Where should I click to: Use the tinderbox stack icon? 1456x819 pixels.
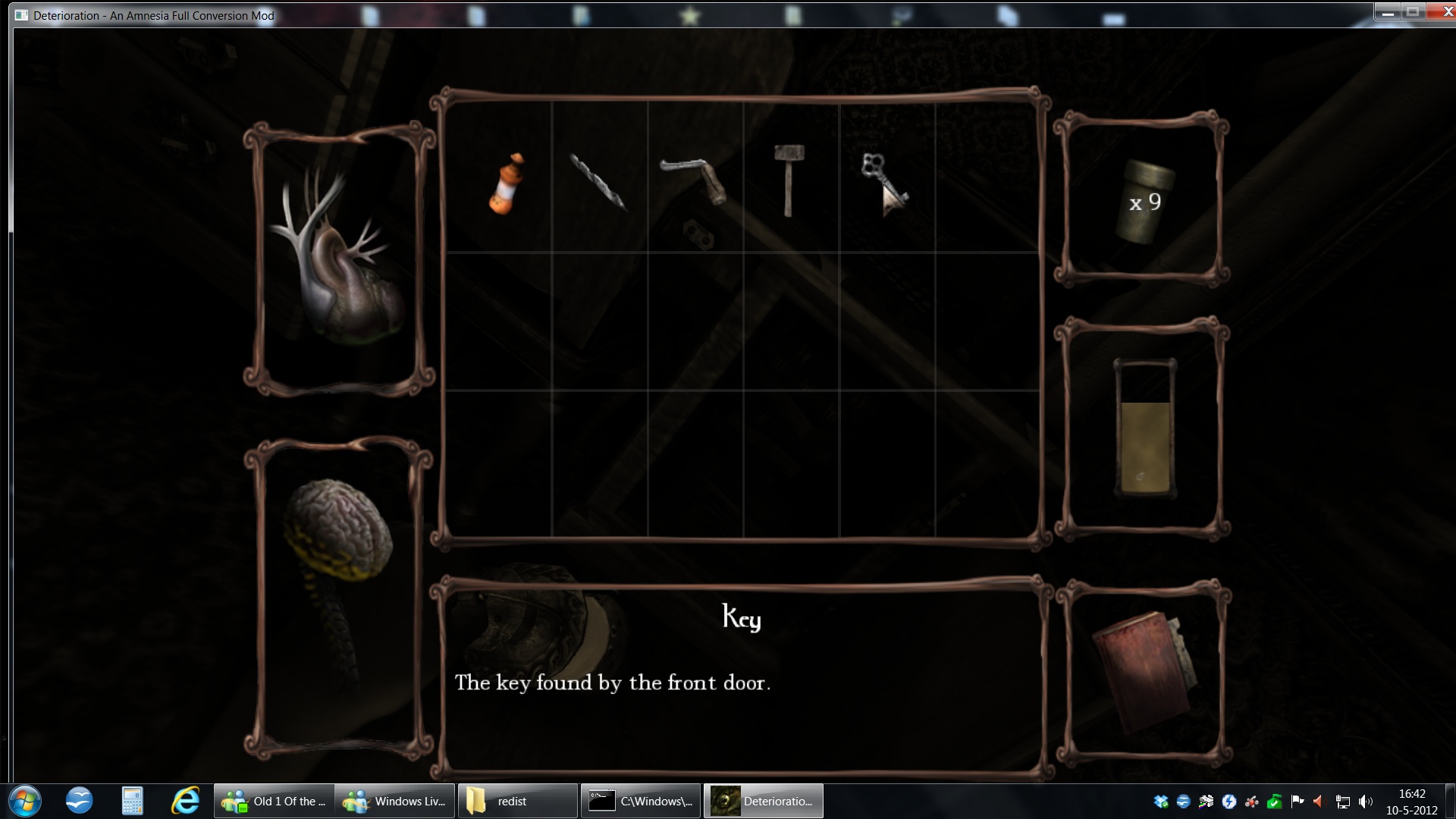1142,202
